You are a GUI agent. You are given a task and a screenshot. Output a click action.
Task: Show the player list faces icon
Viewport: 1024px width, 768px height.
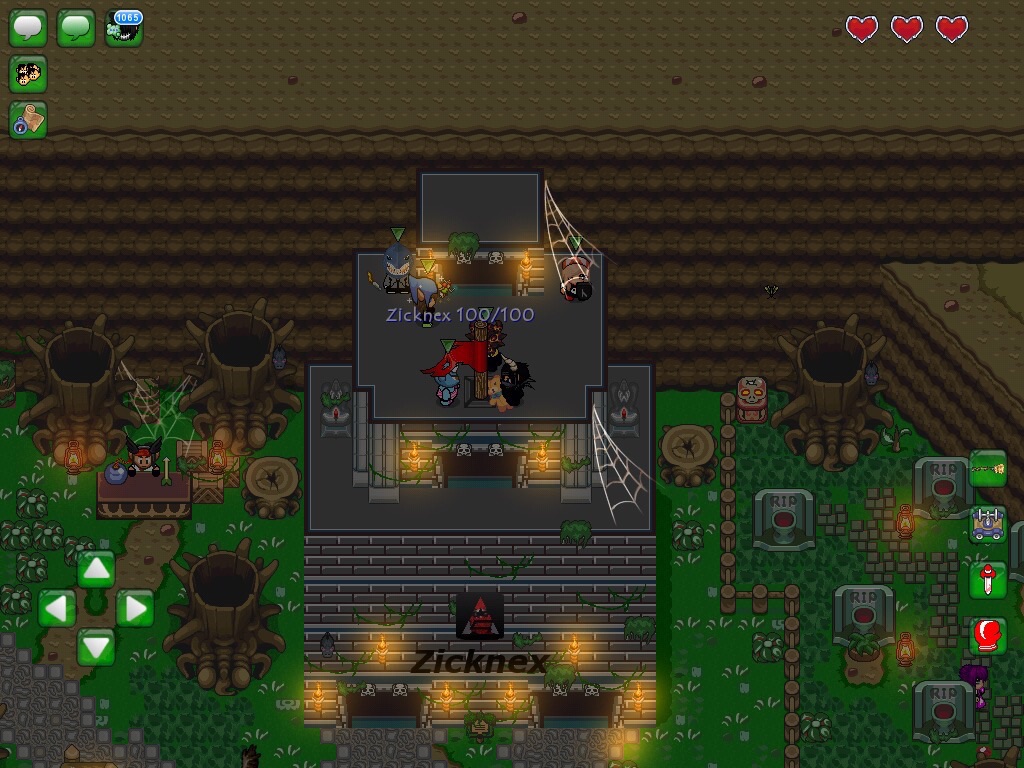tap(28, 74)
